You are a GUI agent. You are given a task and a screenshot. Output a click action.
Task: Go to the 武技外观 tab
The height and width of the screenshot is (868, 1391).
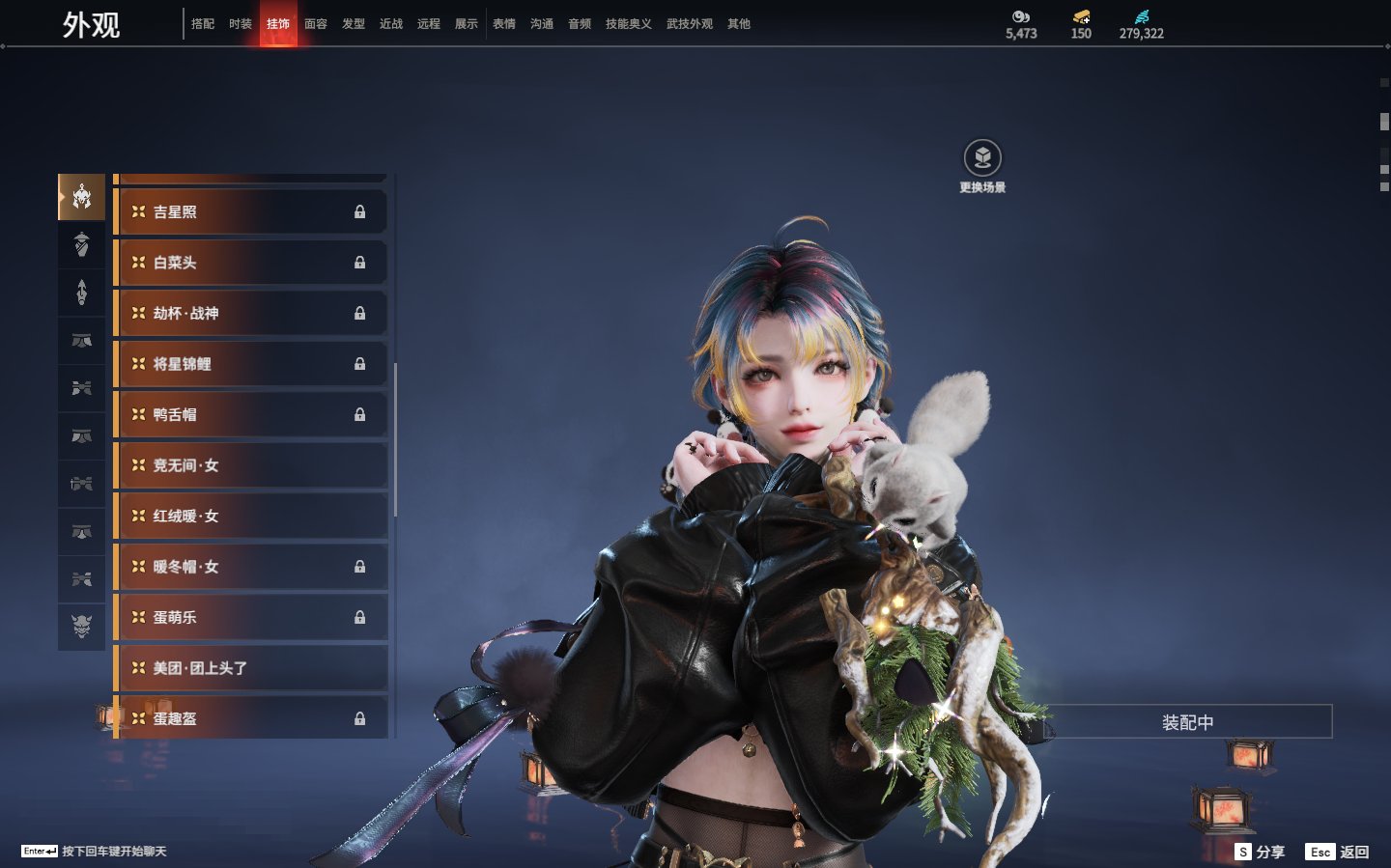pyautogui.click(x=689, y=24)
